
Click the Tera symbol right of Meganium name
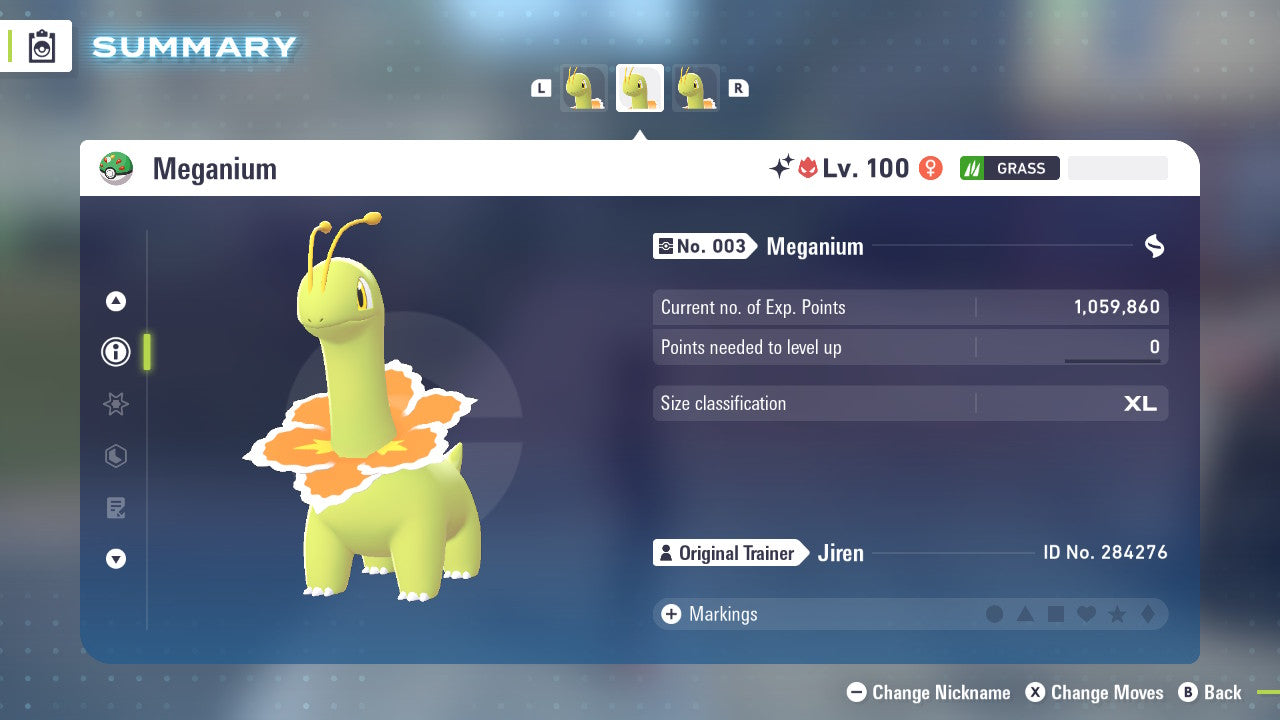pos(1154,246)
